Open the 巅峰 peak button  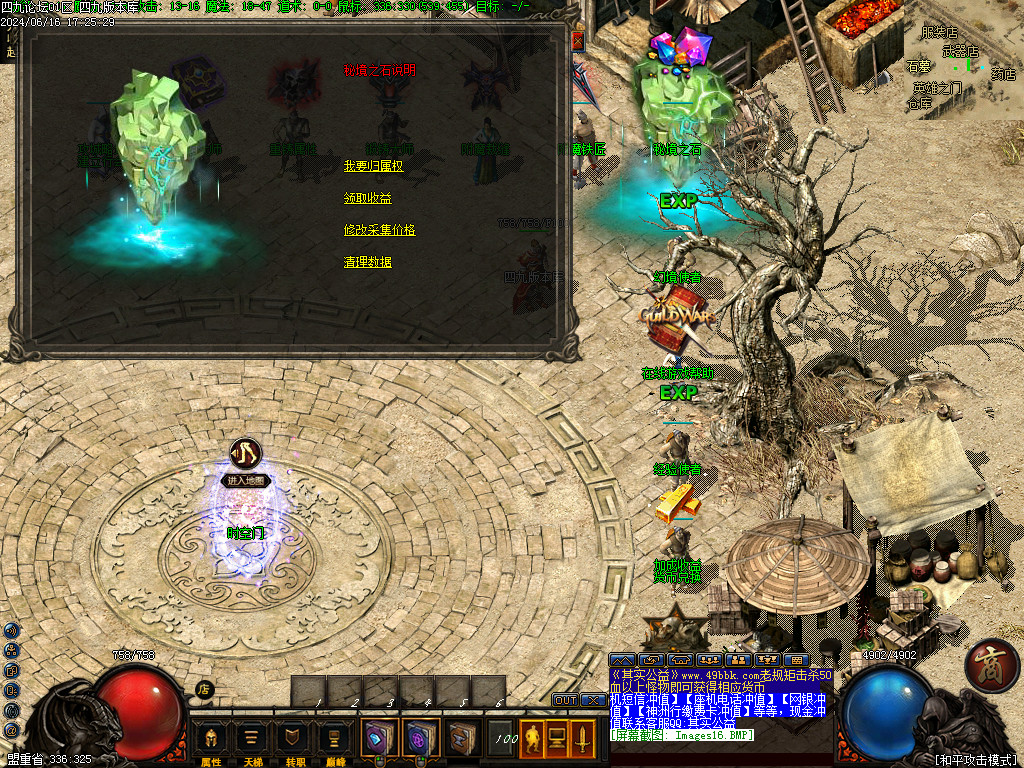point(335,738)
